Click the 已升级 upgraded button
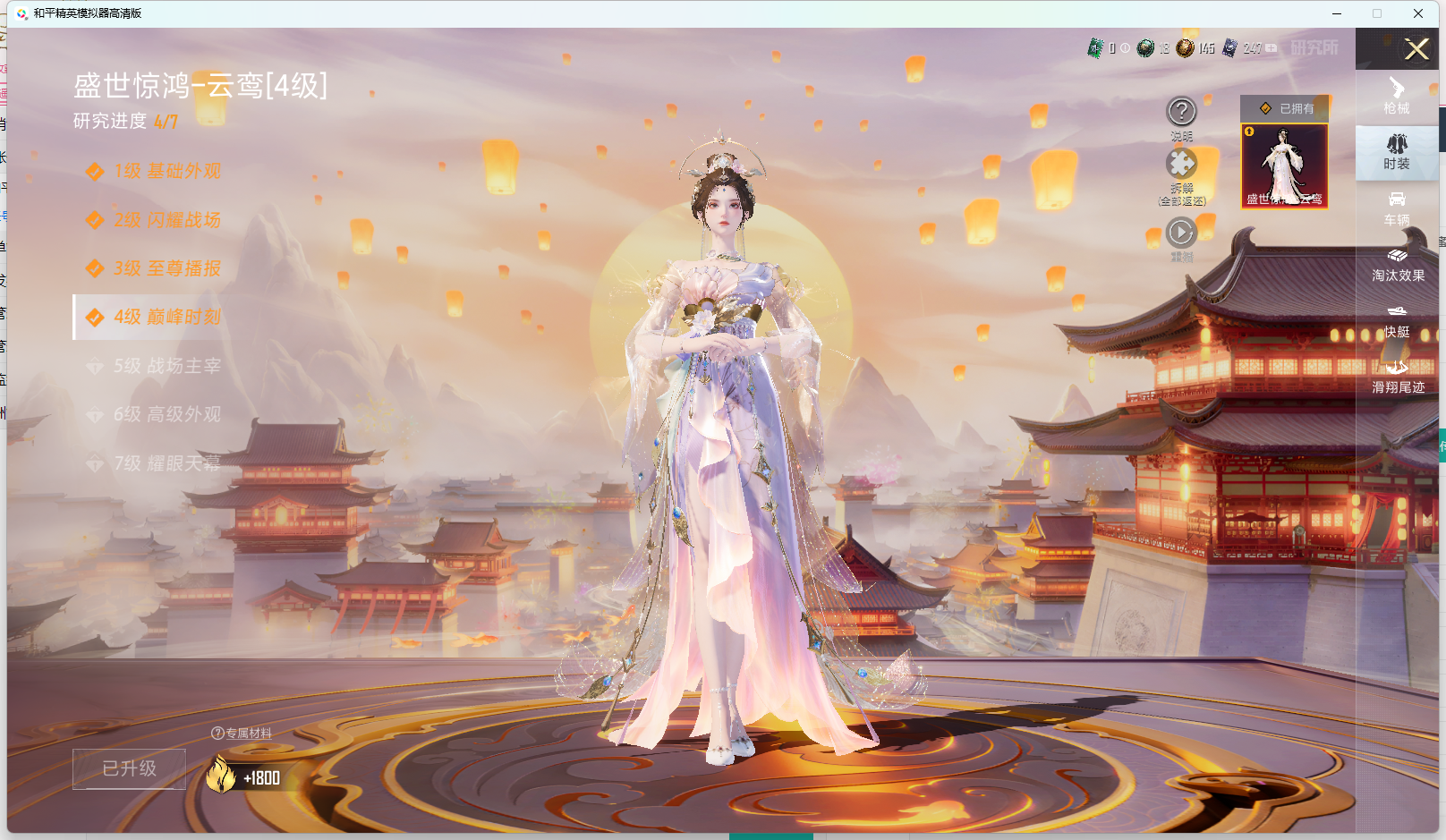Screen dimensions: 1446x840 click(x=129, y=768)
